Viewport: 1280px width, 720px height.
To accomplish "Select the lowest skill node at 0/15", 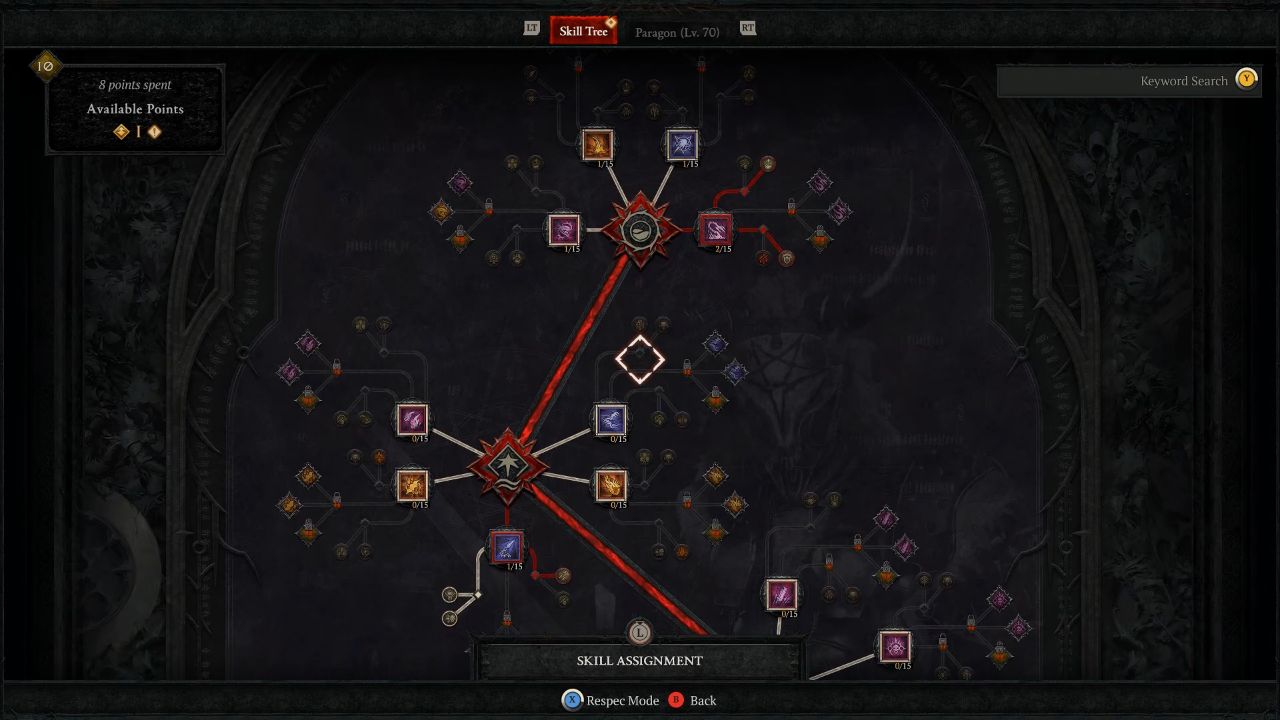I will (894, 647).
